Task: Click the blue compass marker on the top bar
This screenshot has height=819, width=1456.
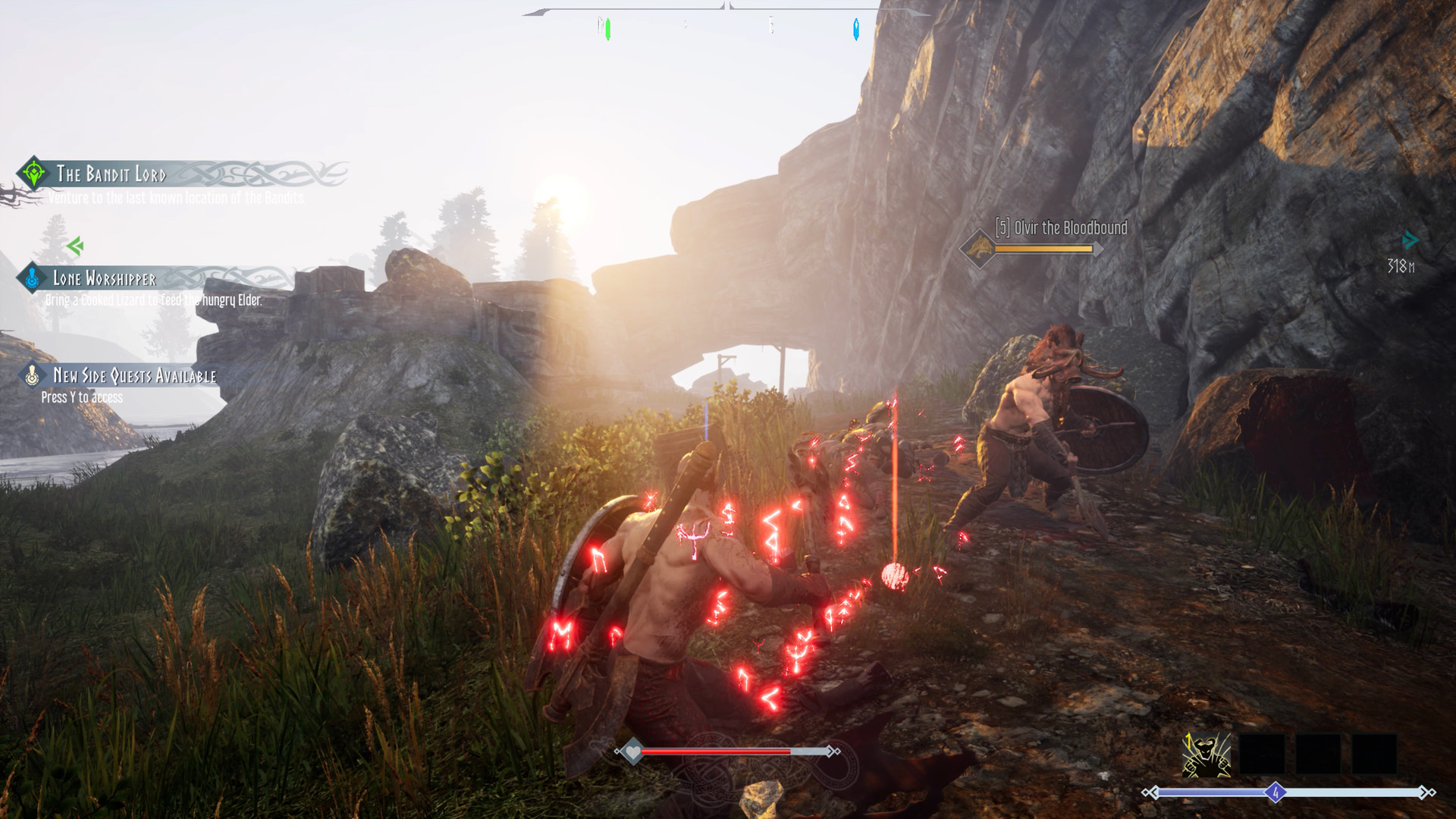Action: click(x=858, y=27)
